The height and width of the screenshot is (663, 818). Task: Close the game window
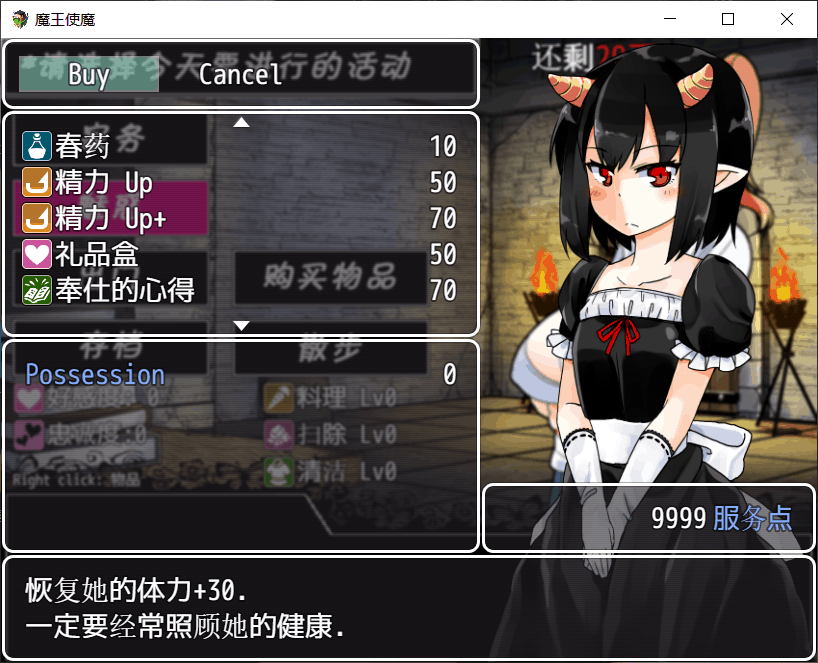point(787,19)
